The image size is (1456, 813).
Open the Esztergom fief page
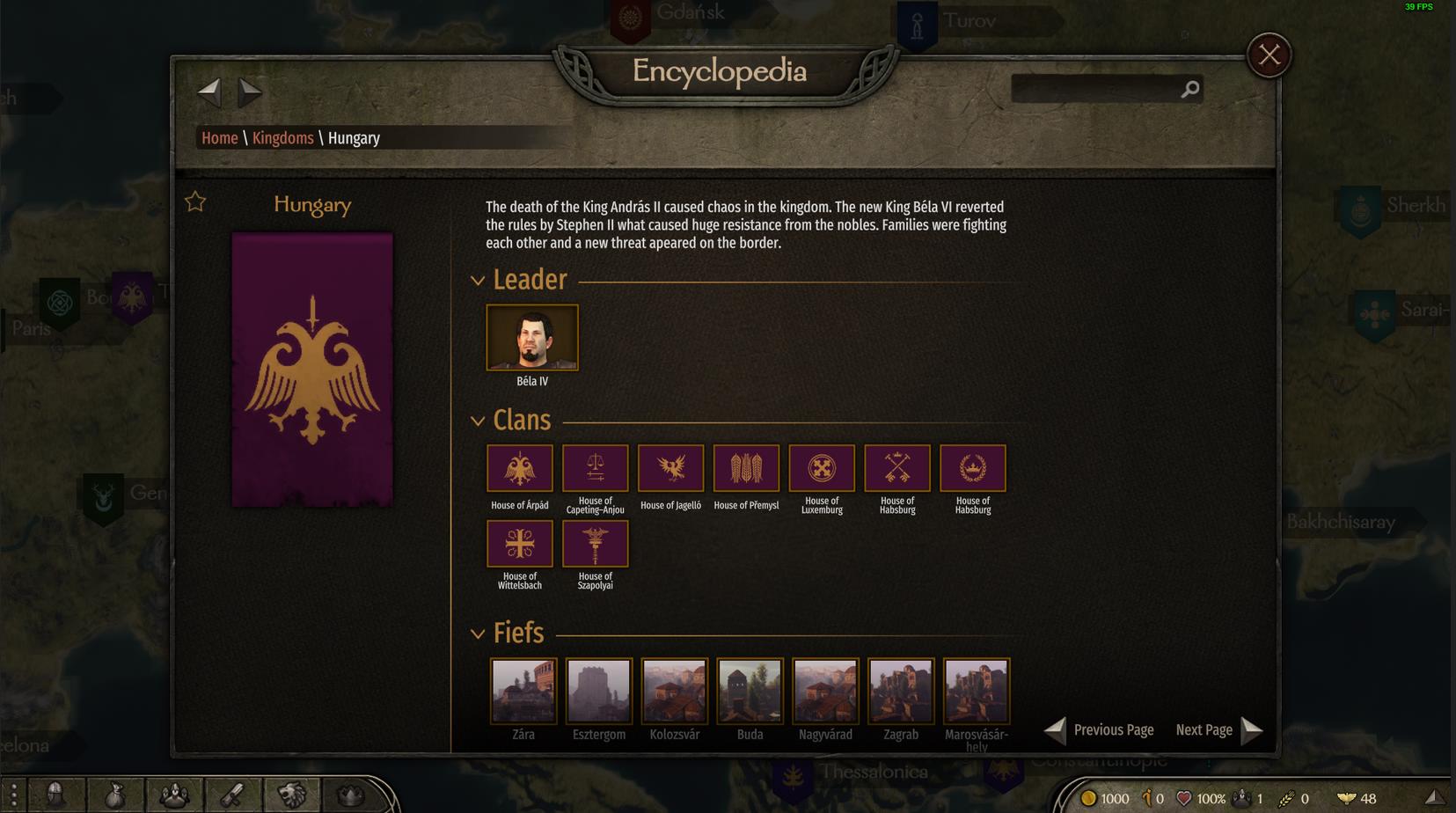tap(599, 691)
